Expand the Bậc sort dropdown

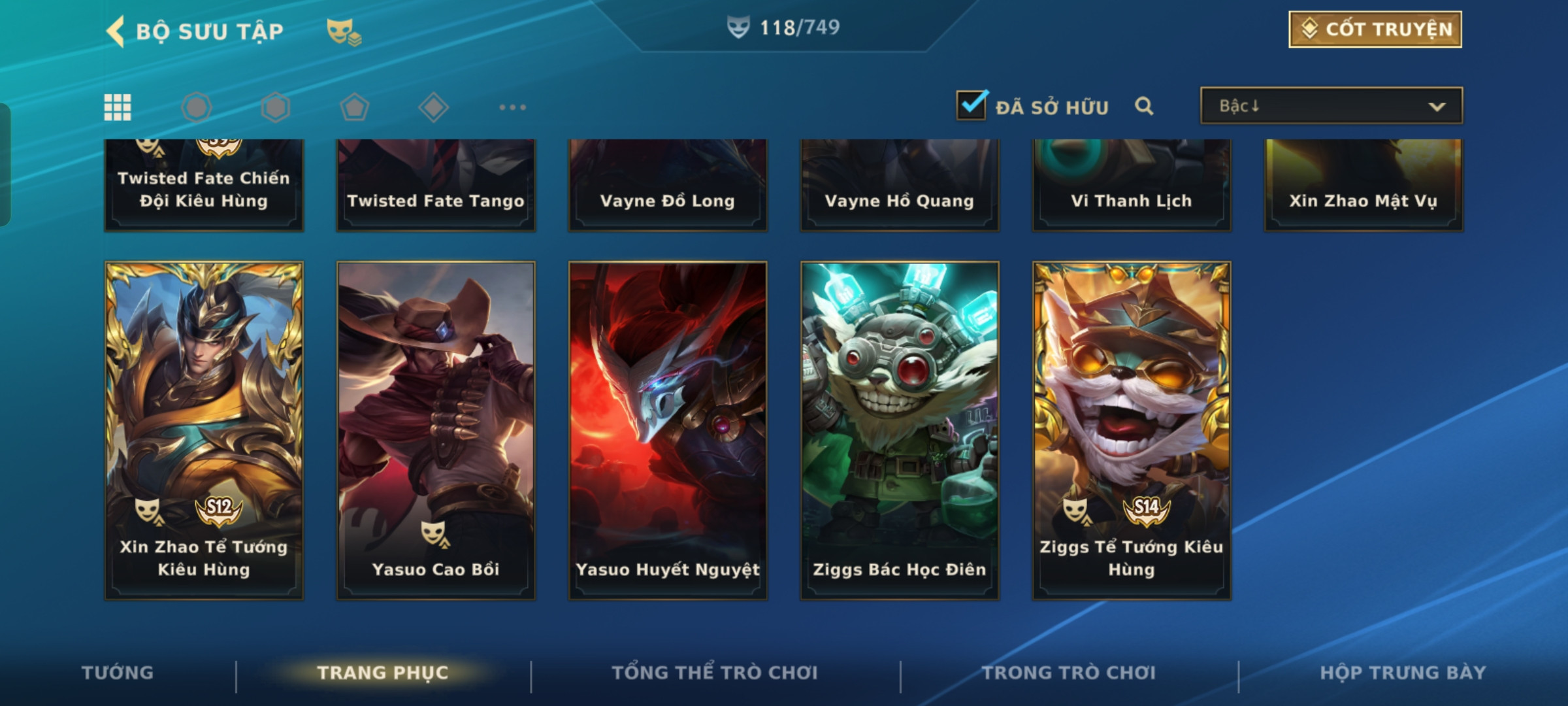click(1331, 106)
